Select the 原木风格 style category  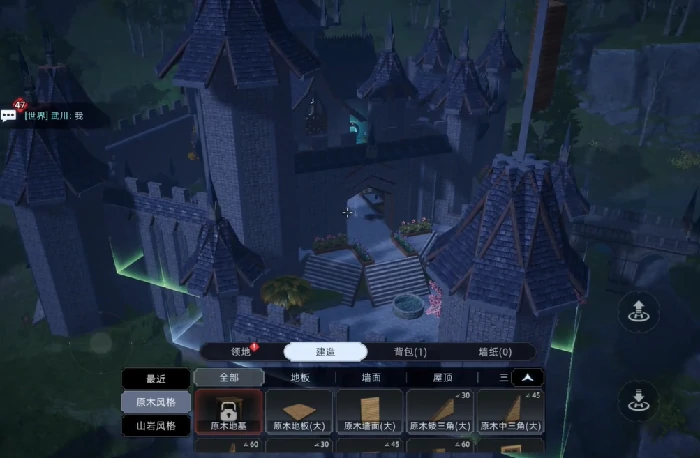[155, 402]
